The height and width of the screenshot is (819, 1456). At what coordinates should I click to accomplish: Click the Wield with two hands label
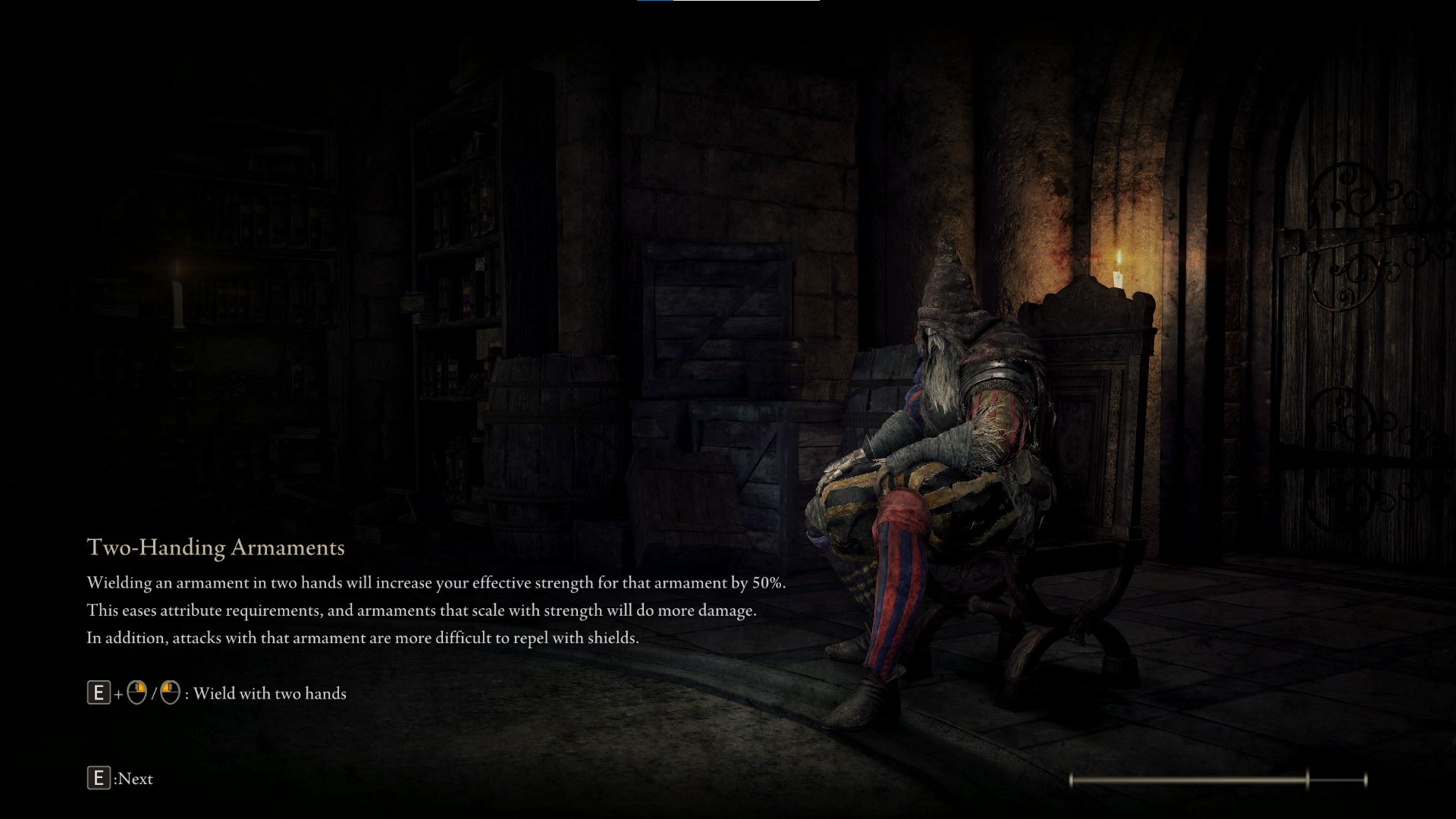[x=270, y=692]
